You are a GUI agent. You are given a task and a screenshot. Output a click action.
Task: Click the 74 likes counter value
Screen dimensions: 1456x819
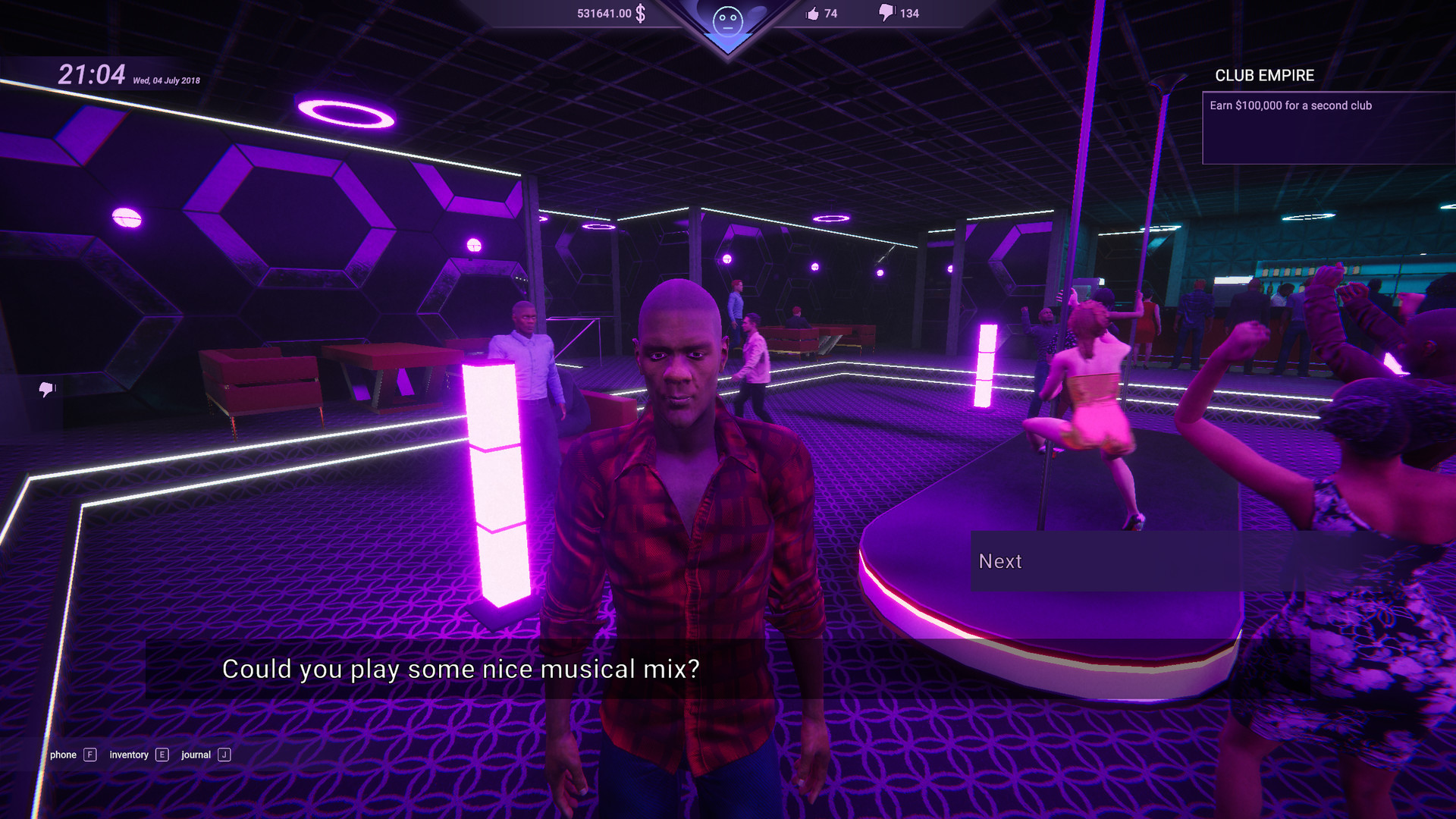point(831,13)
